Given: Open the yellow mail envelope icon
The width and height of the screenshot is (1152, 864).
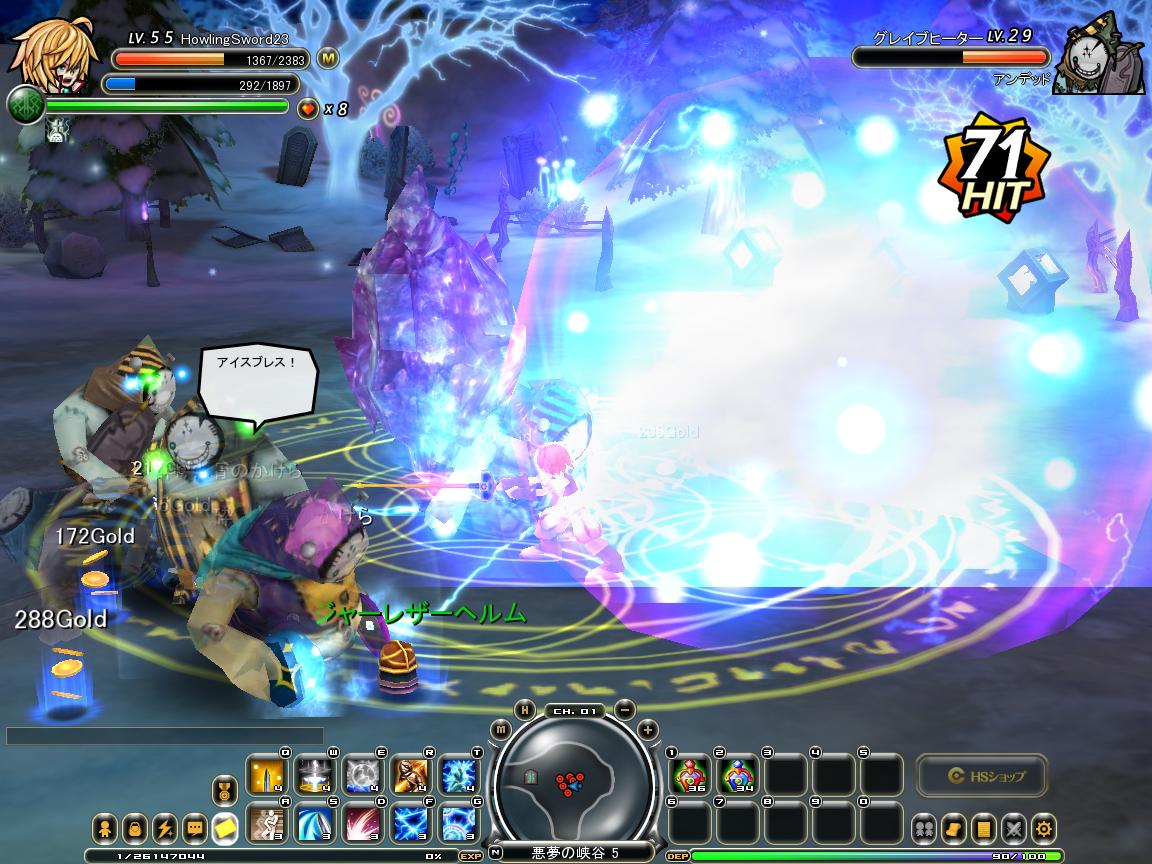Looking at the screenshot, I should (225, 828).
